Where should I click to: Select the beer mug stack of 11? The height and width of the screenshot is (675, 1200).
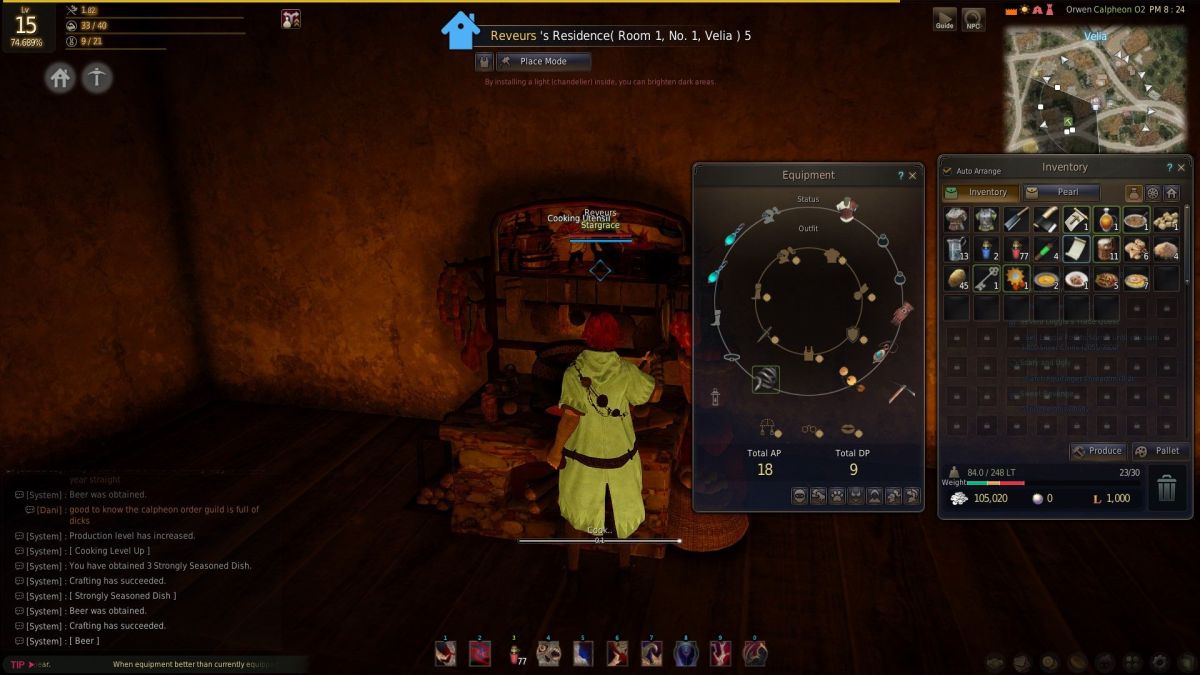coord(1107,249)
